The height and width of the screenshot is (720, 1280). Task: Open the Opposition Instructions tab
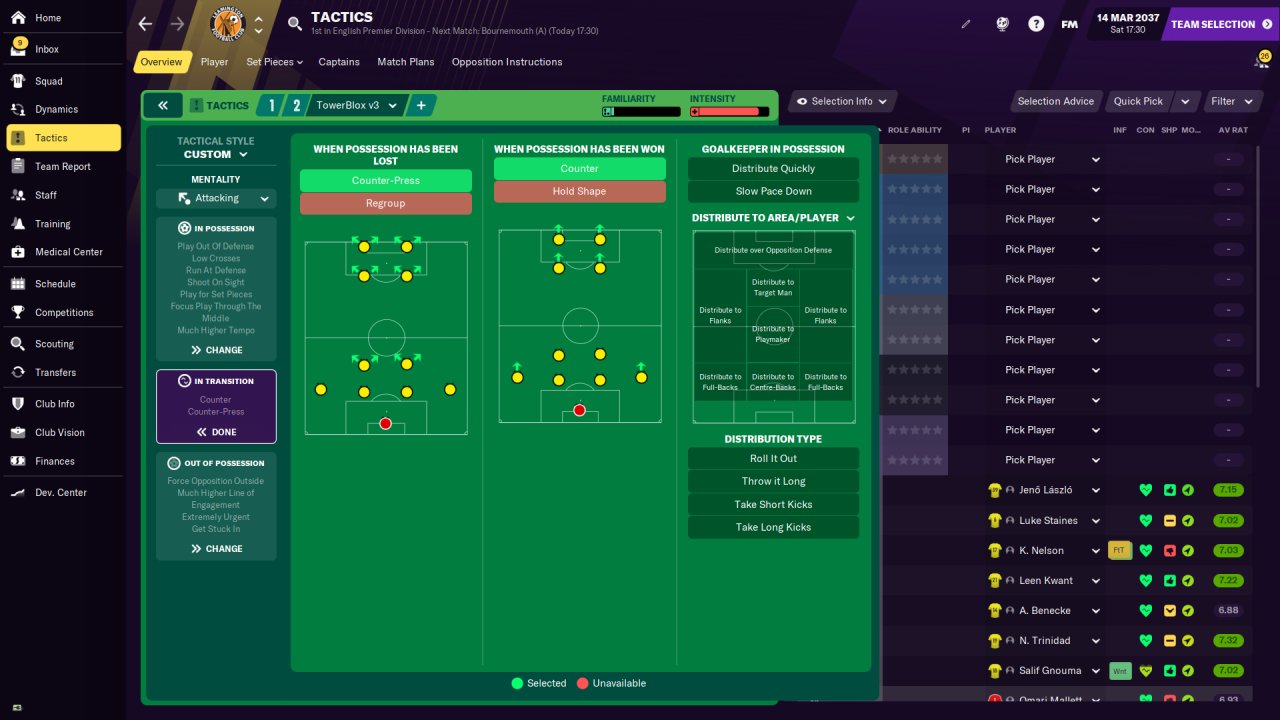tap(506, 62)
